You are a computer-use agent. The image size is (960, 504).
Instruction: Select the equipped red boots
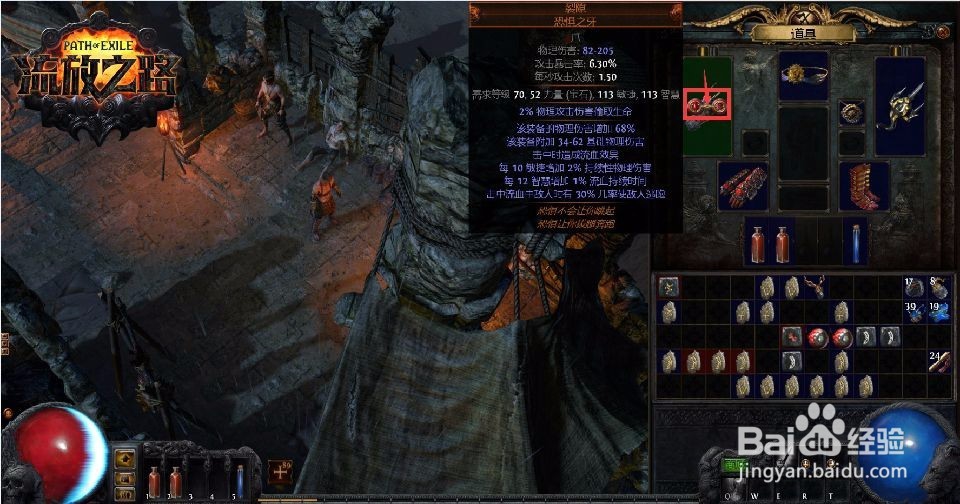click(x=864, y=185)
